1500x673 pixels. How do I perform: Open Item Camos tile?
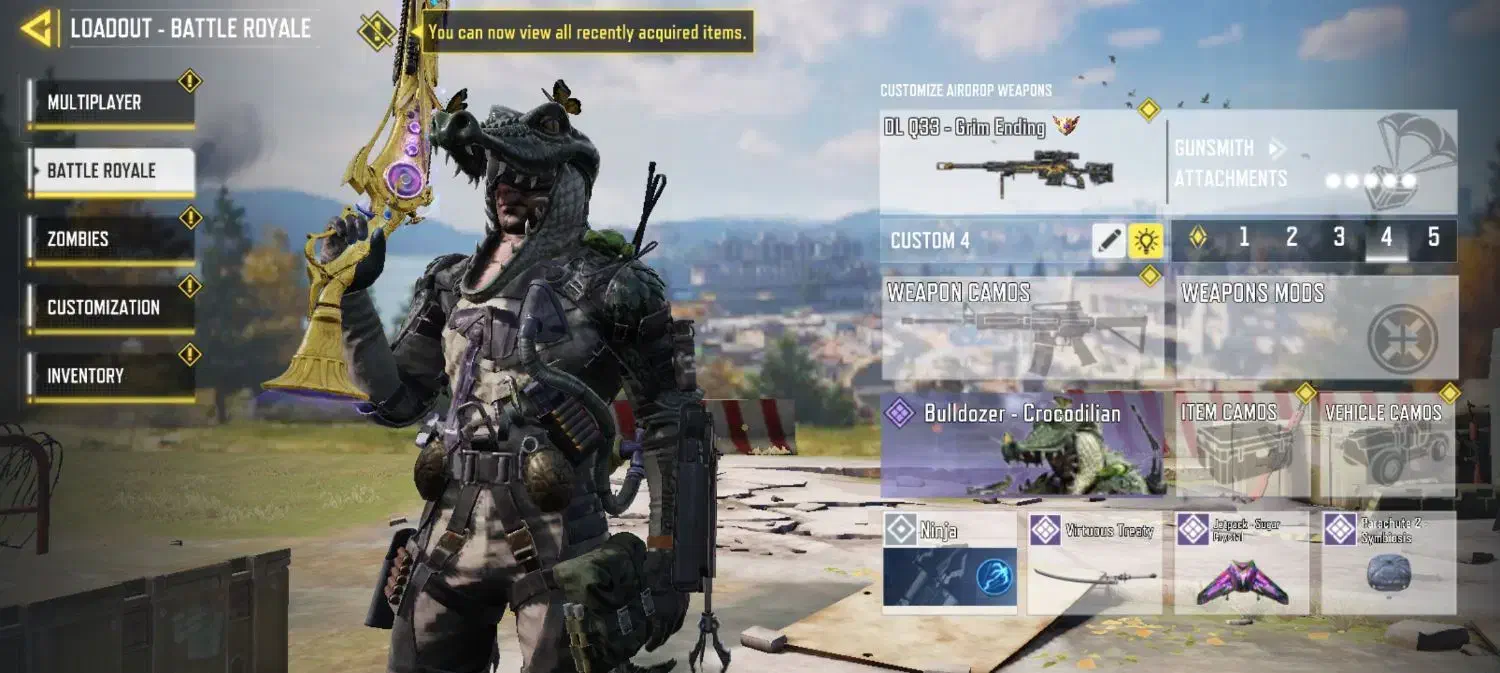click(x=1243, y=445)
